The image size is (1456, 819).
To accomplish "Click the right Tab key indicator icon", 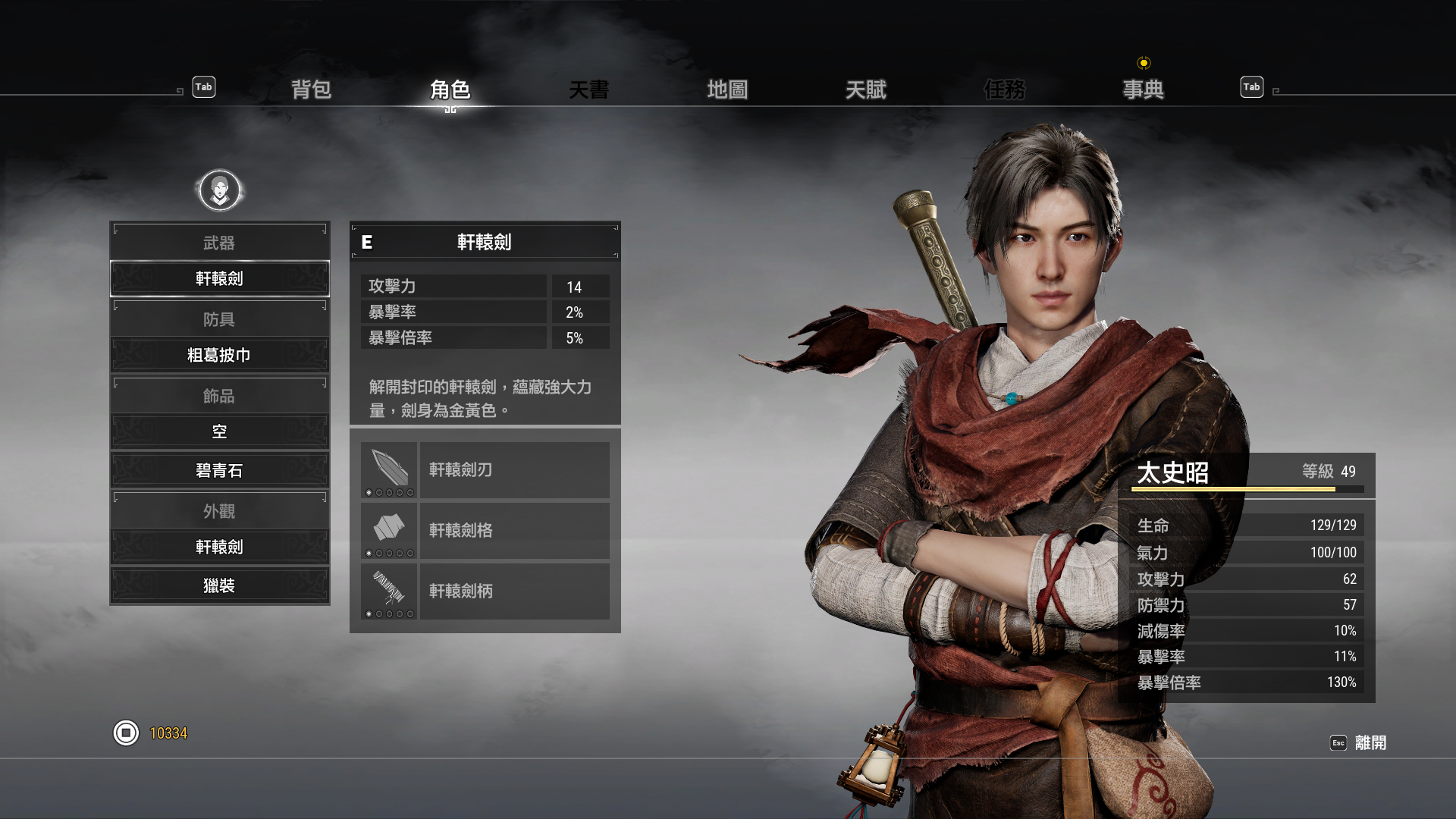I will click(x=1251, y=87).
